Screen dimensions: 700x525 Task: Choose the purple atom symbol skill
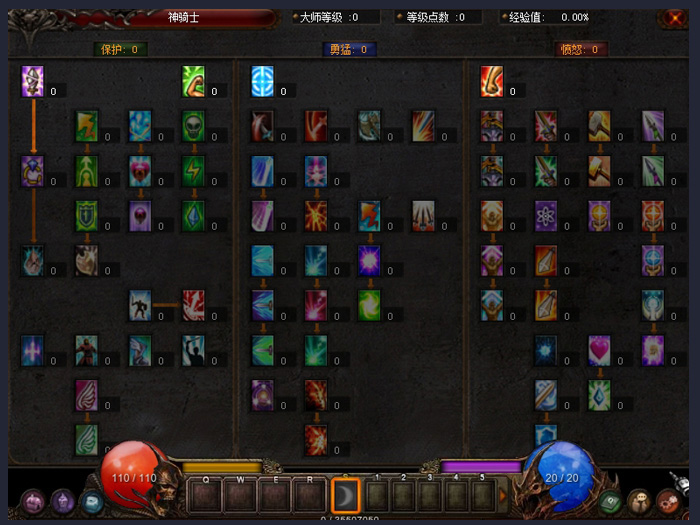546,215
